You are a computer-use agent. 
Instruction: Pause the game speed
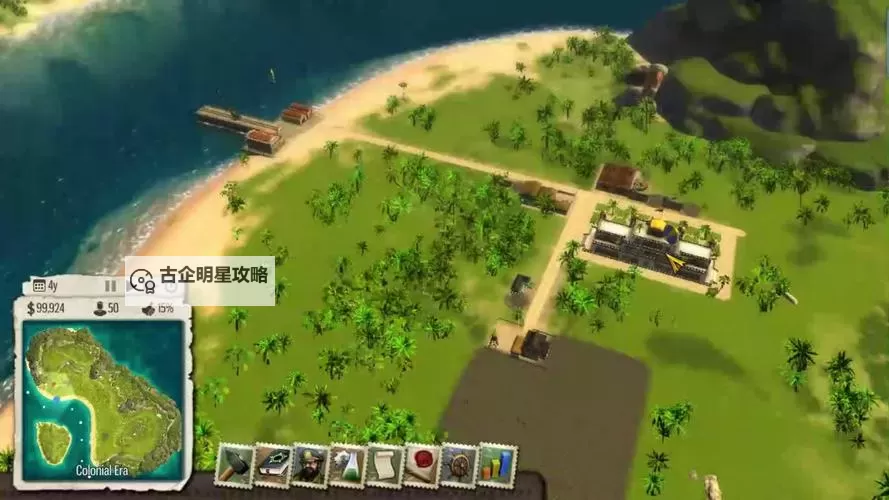(x=111, y=286)
